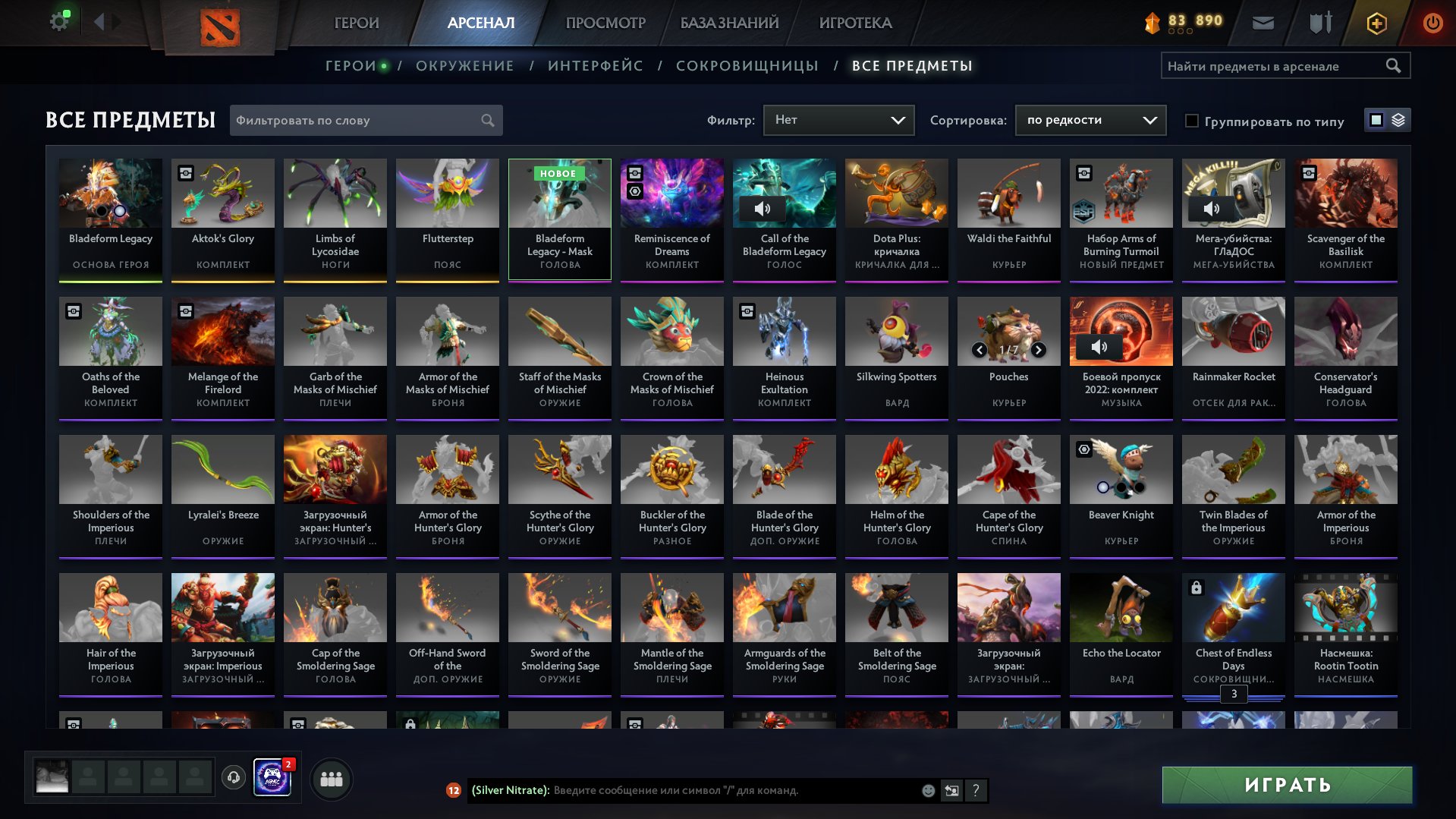
Task: Open the mail notifications icon
Action: (x=1264, y=23)
